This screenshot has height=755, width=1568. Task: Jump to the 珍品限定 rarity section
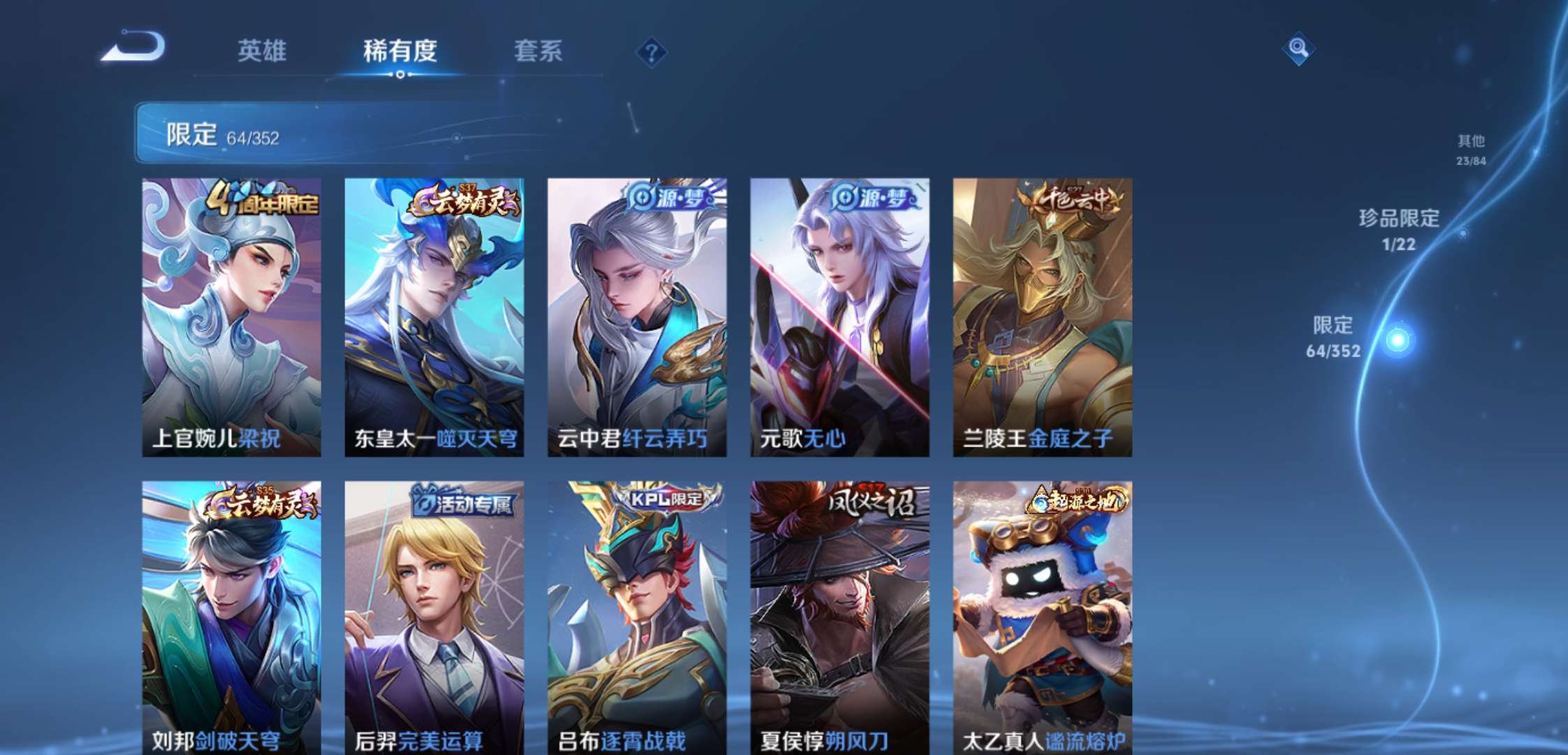pyautogui.click(x=1399, y=229)
